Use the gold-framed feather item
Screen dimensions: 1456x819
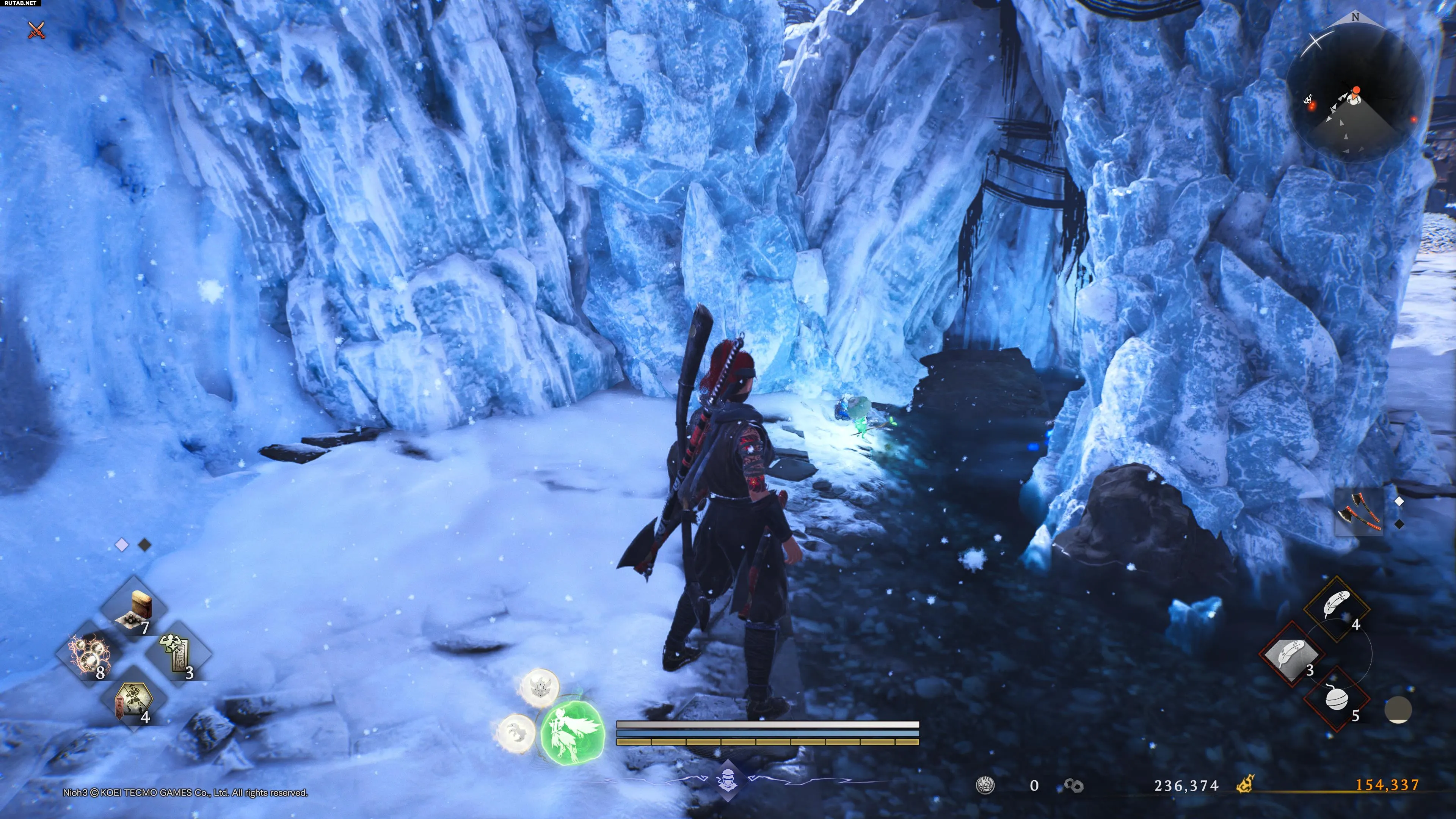1336,608
